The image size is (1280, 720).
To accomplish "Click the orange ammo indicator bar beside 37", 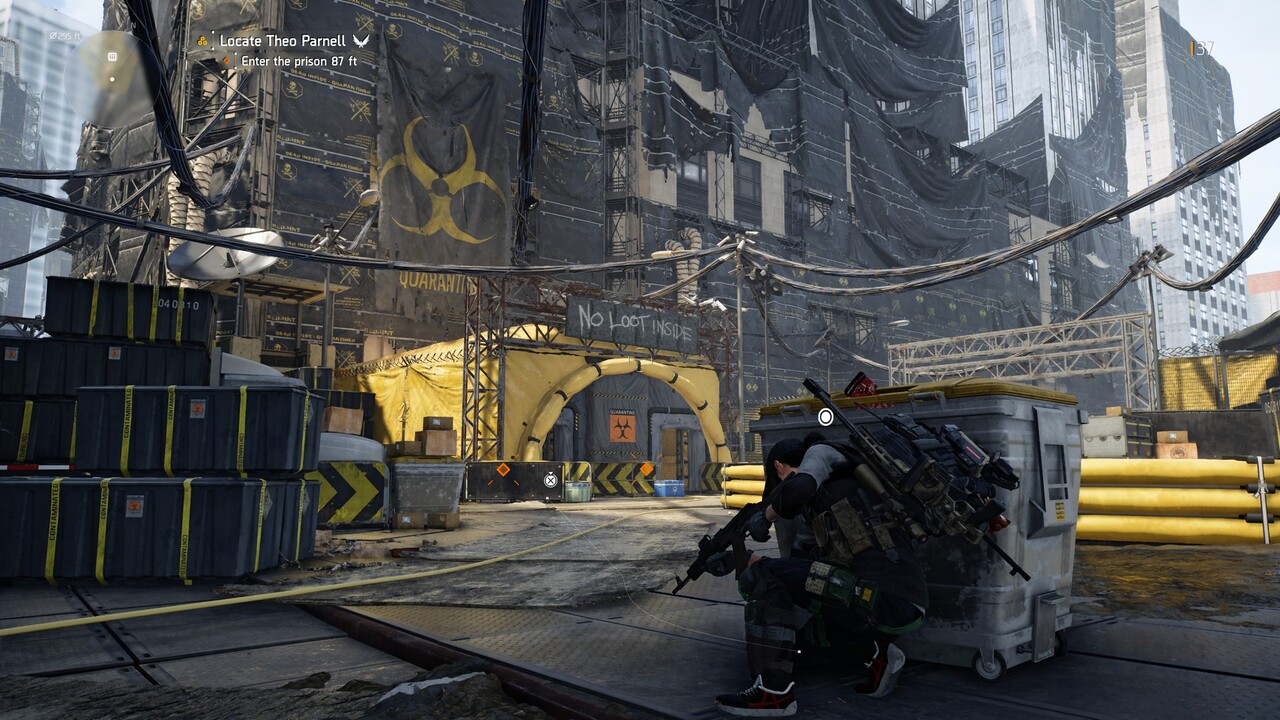I will [x=1192, y=47].
